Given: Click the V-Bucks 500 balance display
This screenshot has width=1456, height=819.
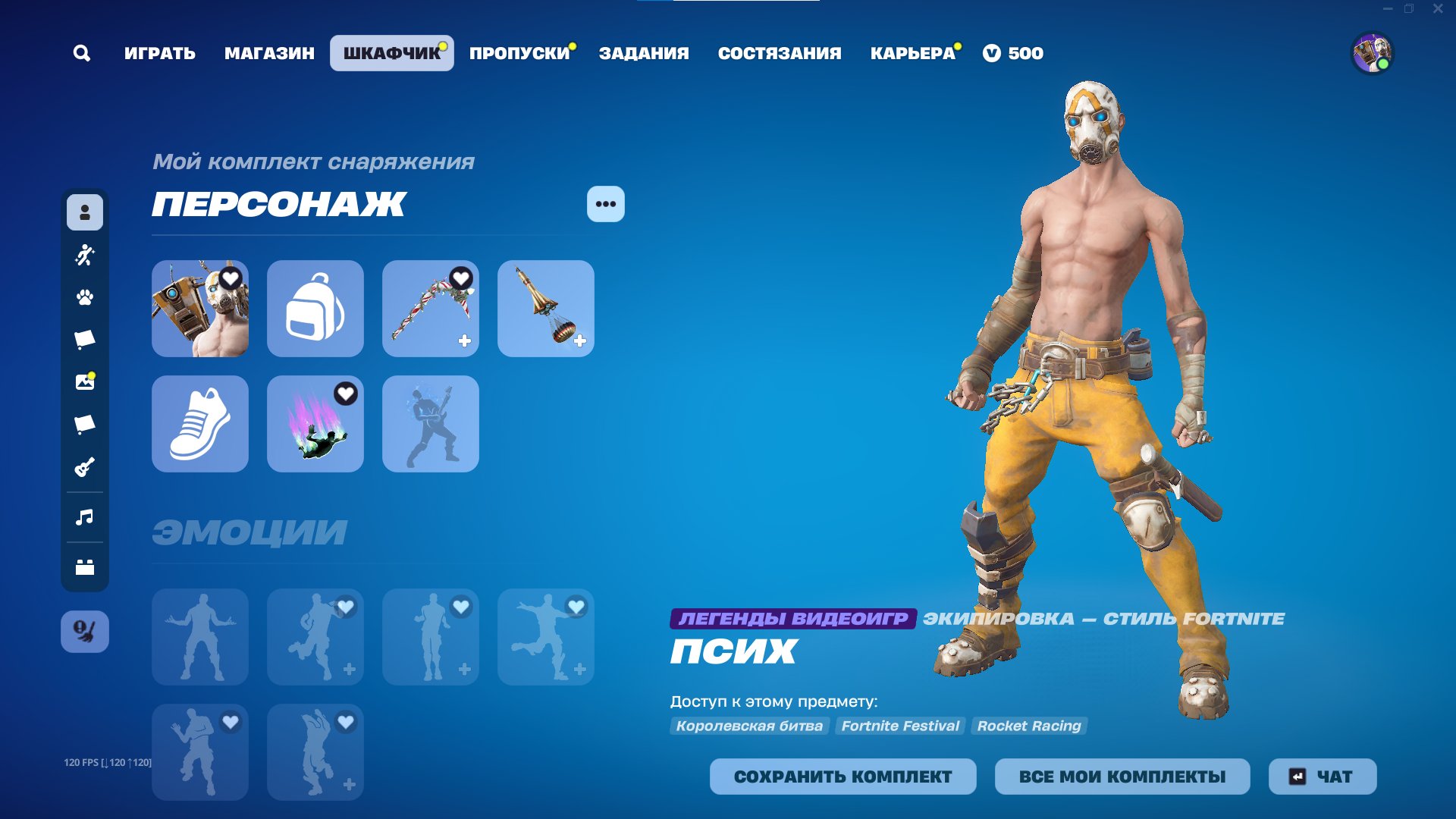Looking at the screenshot, I should (1015, 52).
